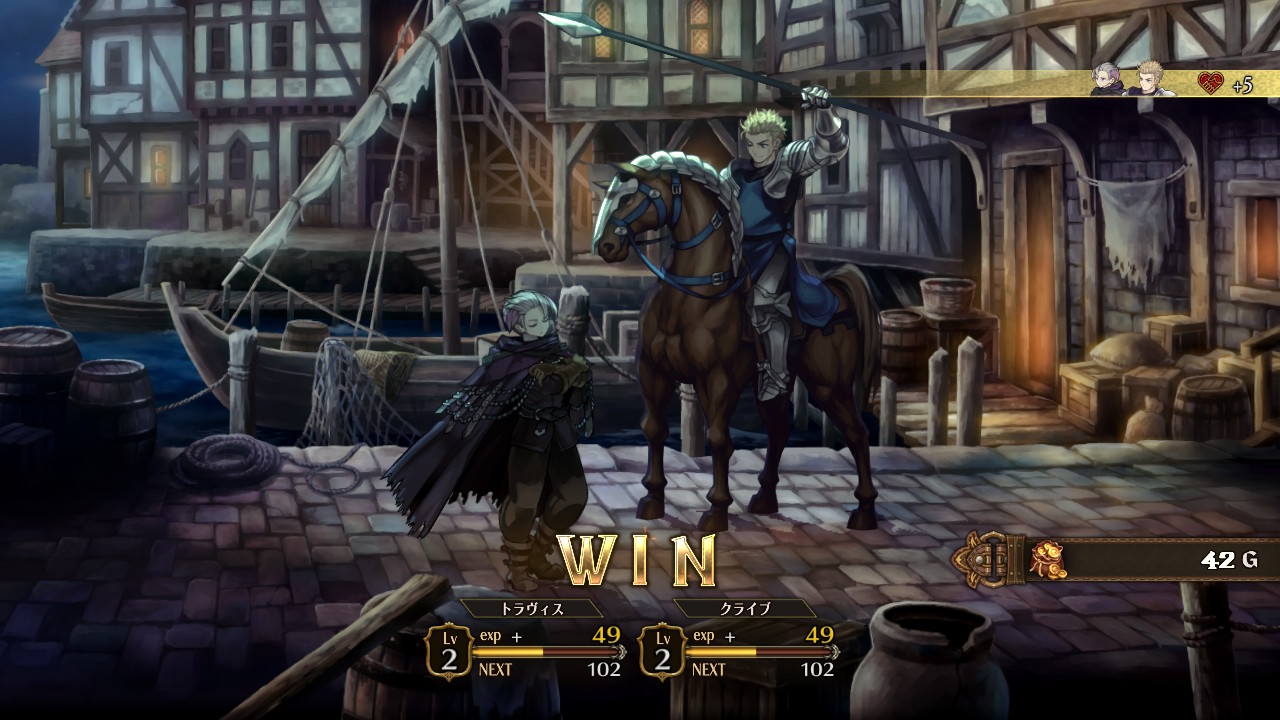Click the gold coin pouch icon
Viewport: 1280px width, 720px height.
point(1048,558)
